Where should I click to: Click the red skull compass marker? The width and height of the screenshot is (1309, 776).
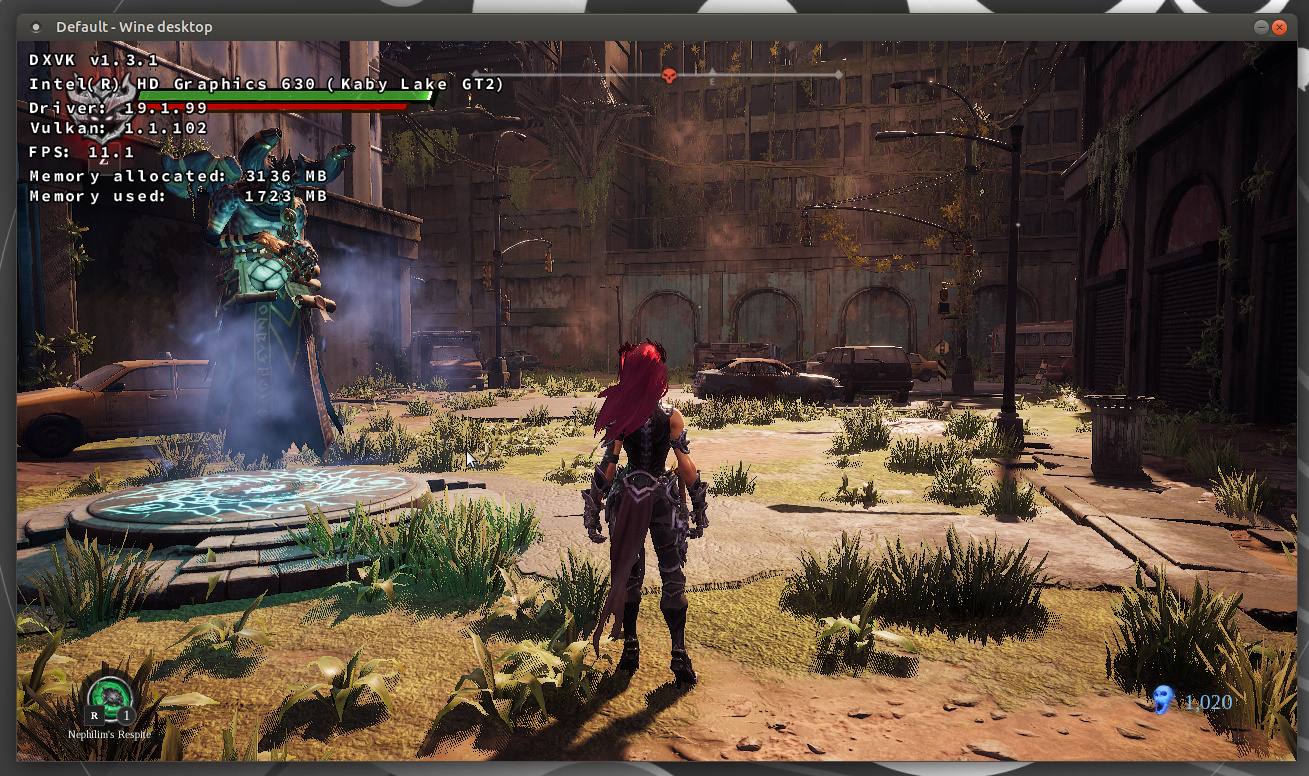click(x=670, y=75)
